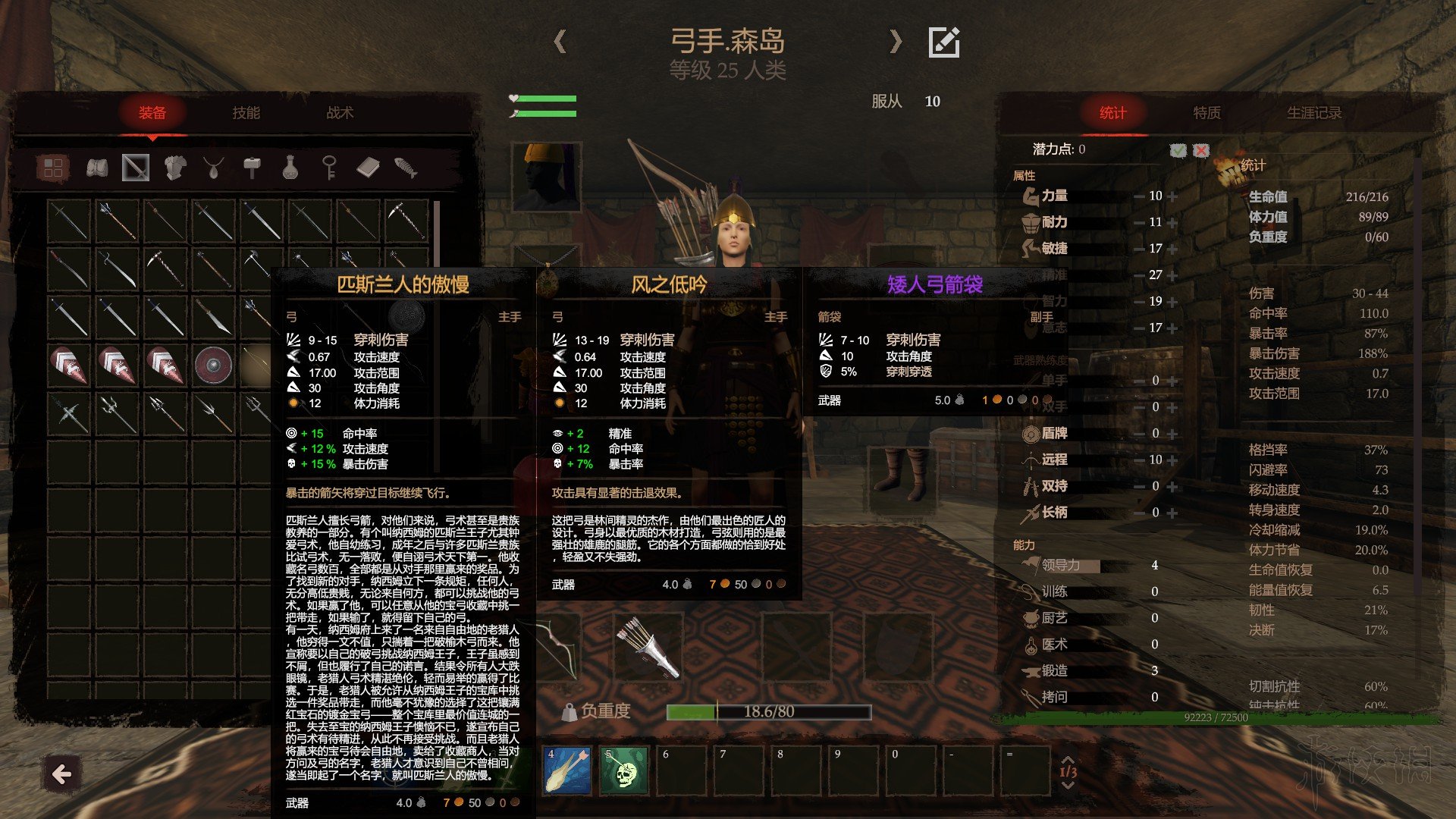Image resolution: width=1456 pixels, height=819 pixels.
Task: Show the 特质 traits tab
Action: [x=1207, y=113]
